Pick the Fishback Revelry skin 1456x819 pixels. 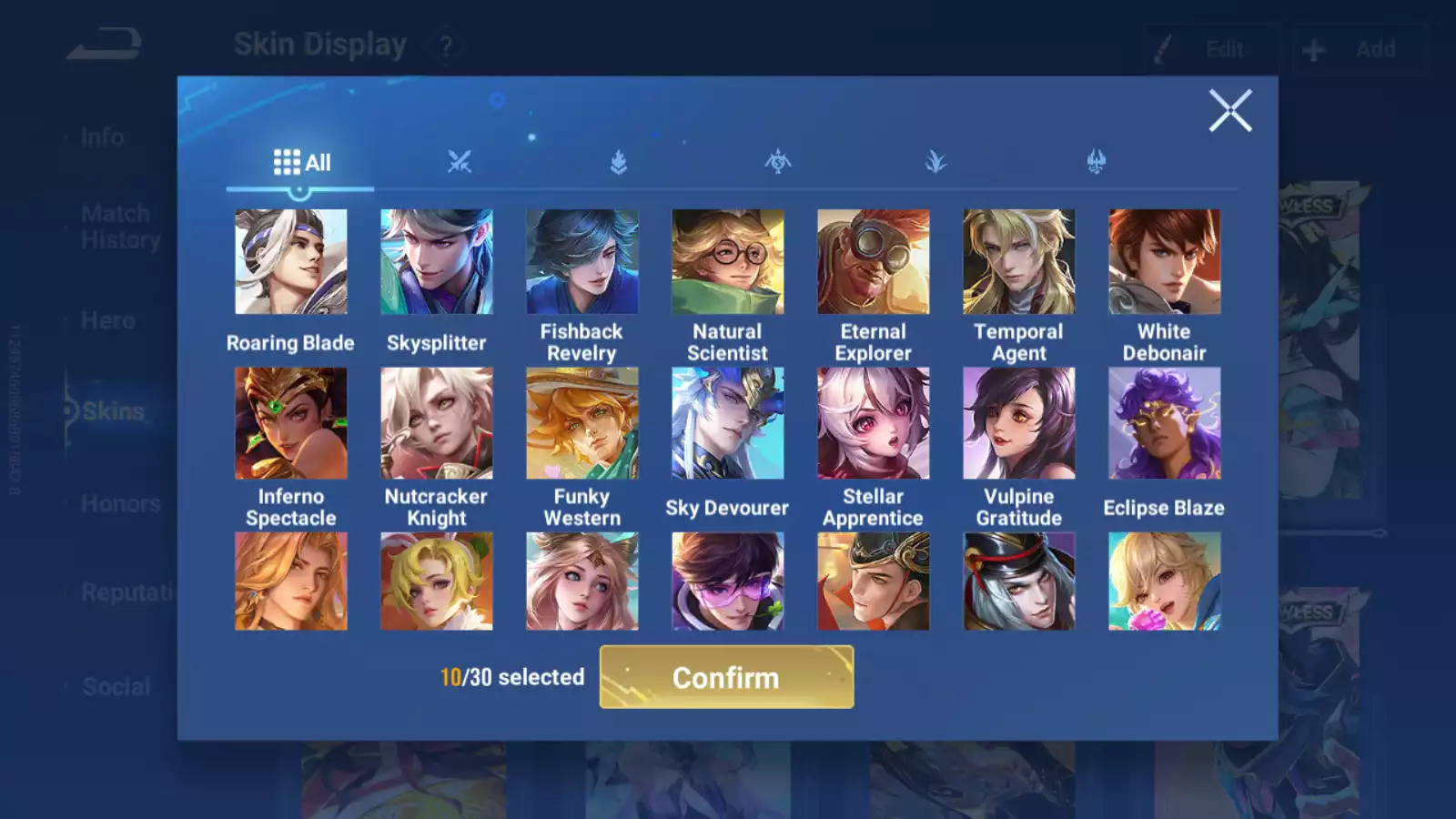581,262
